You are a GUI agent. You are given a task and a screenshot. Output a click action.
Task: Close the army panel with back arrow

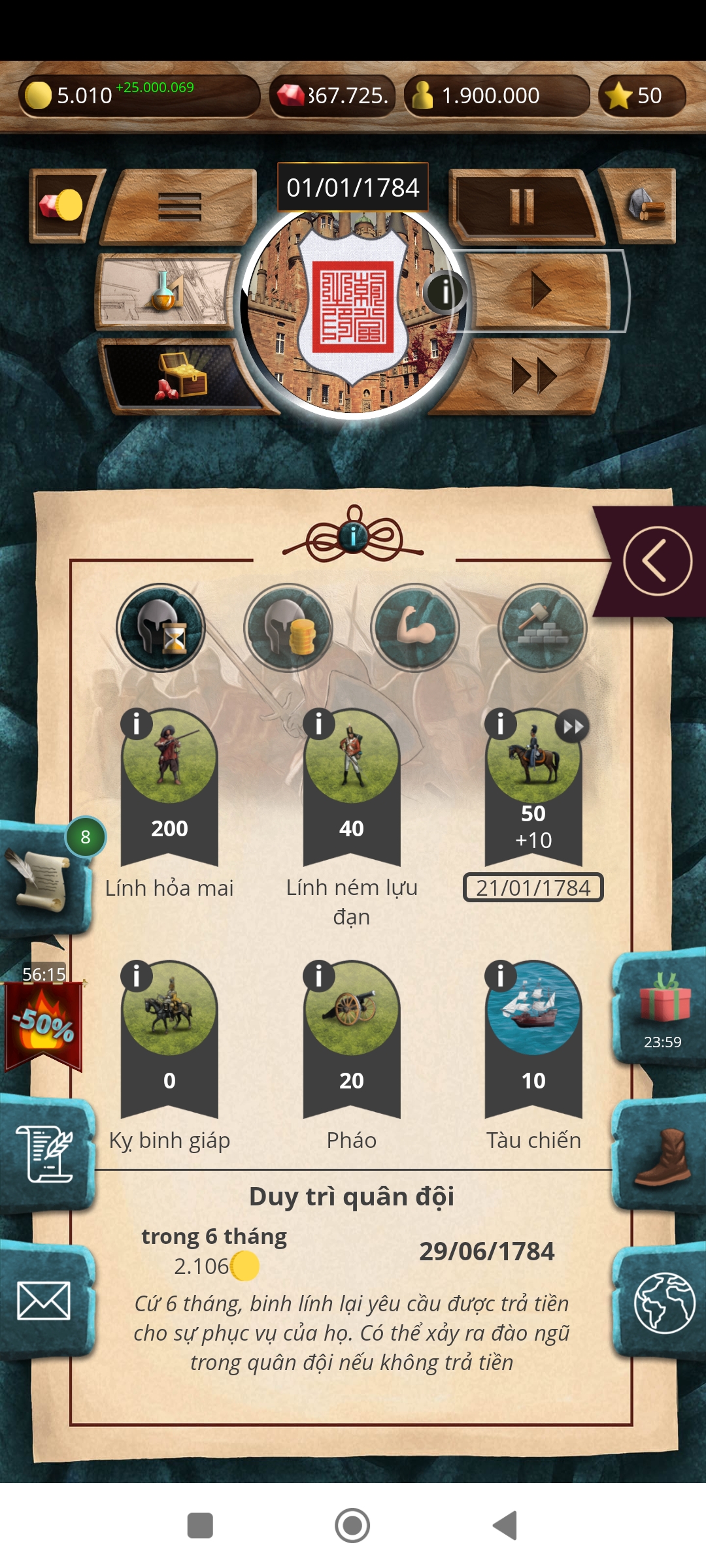point(657,561)
